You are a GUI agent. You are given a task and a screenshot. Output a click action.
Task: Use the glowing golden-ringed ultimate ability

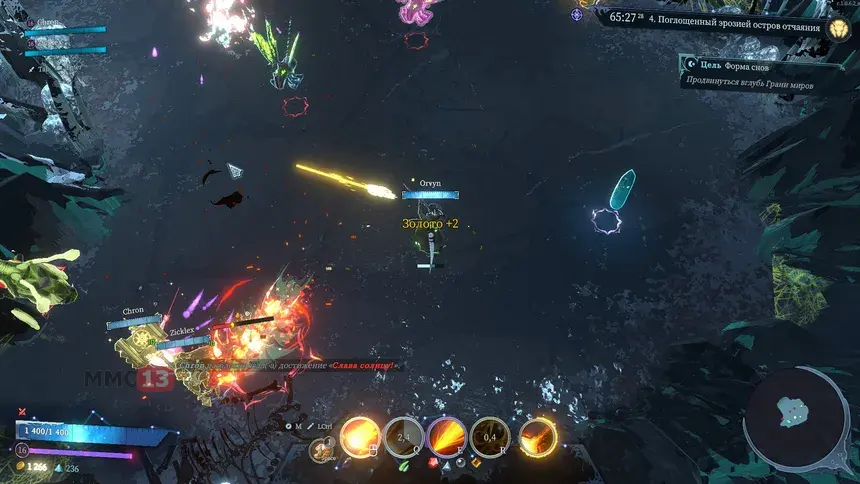(537, 436)
